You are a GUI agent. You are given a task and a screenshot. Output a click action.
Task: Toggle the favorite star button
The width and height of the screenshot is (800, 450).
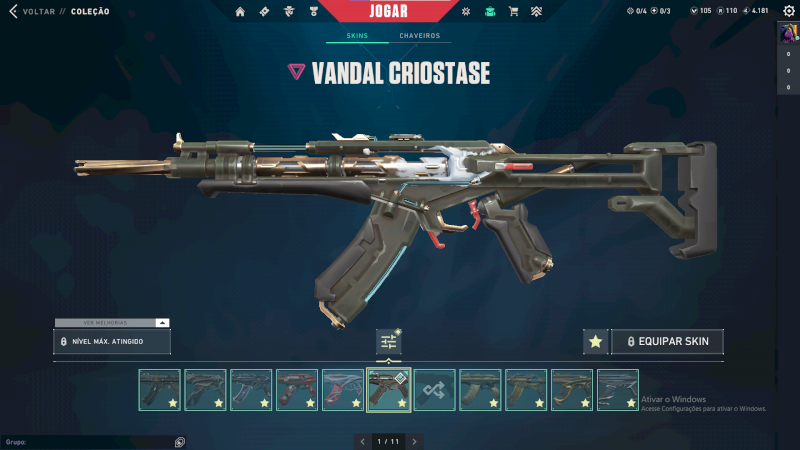point(595,342)
